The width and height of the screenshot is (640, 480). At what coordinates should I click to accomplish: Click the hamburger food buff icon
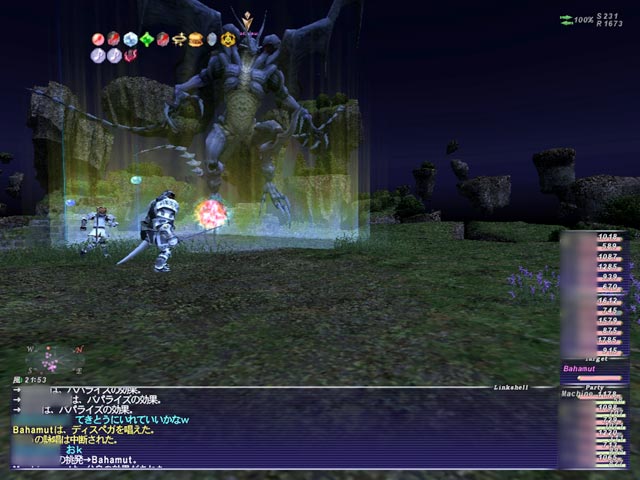[x=196, y=40]
